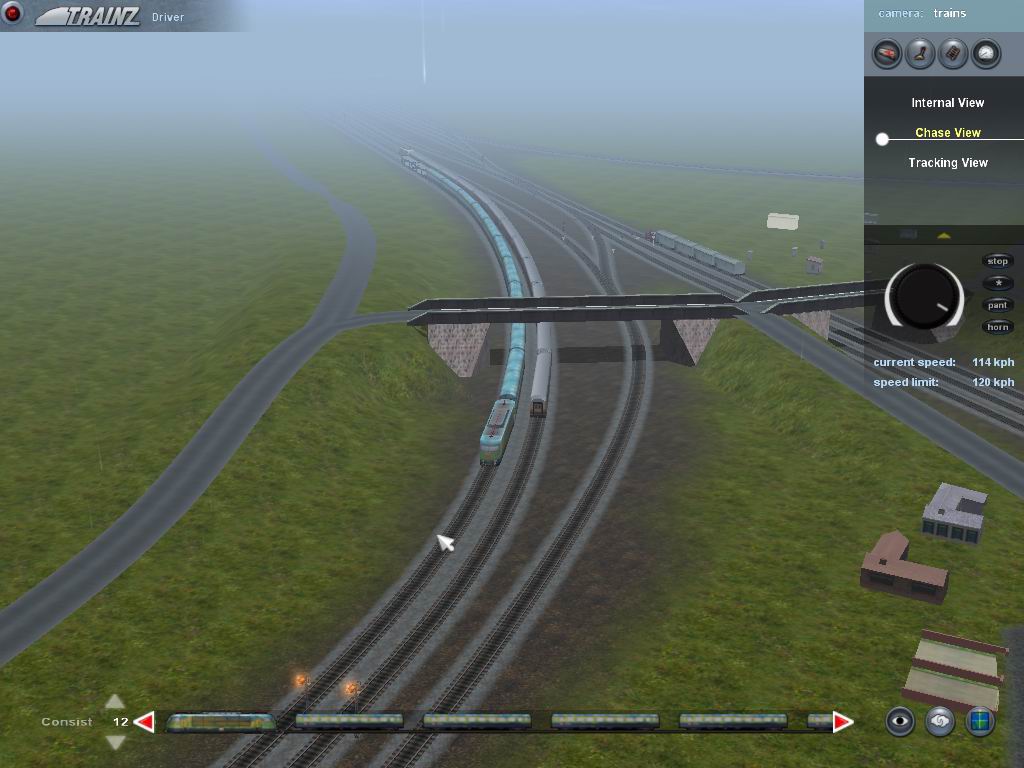Image resolution: width=1024 pixels, height=768 pixels.
Task: Click the throttle speed dial
Action: pyautogui.click(x=924, y=297)
